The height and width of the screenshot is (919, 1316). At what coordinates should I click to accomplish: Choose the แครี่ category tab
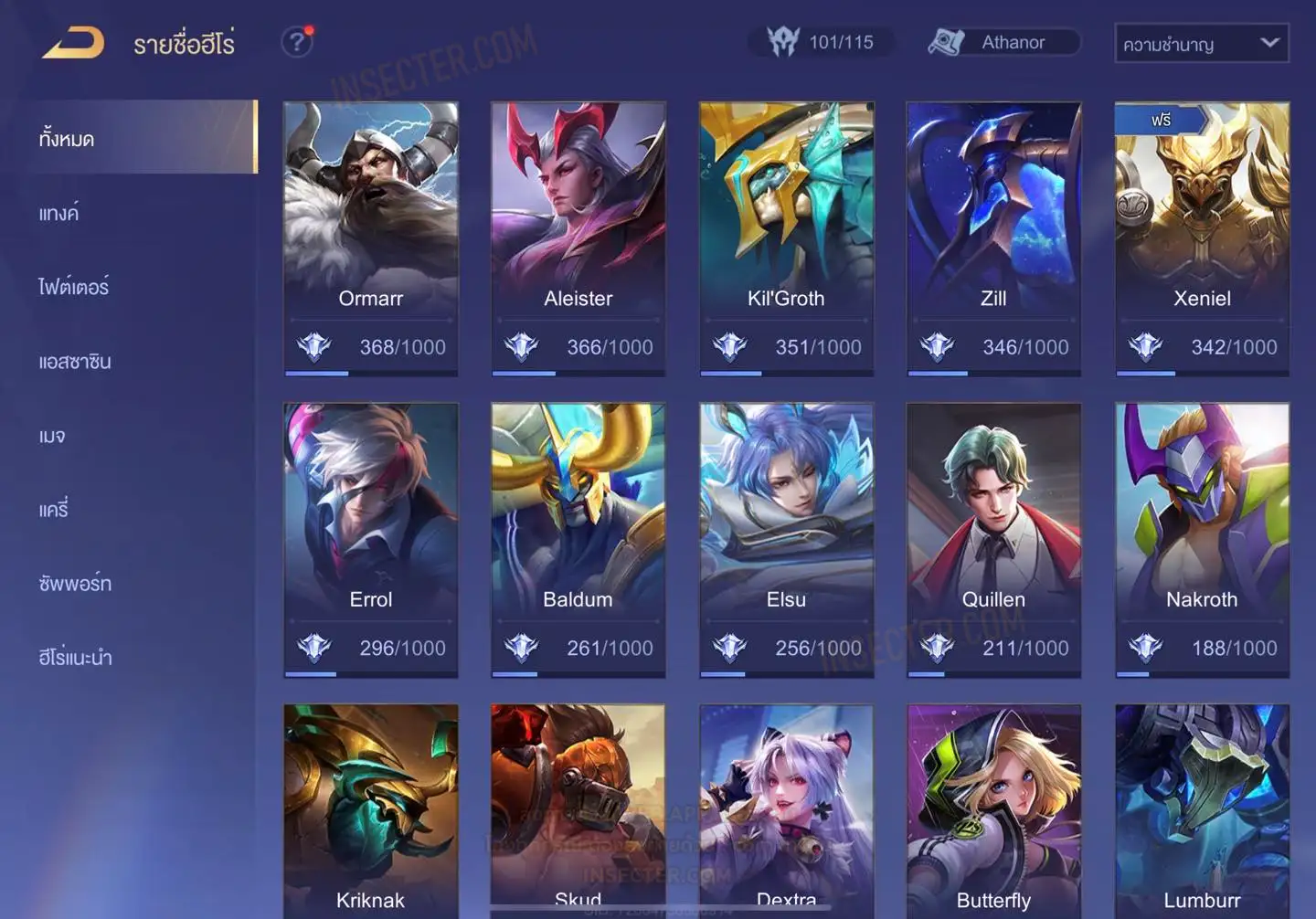point(54,510)
